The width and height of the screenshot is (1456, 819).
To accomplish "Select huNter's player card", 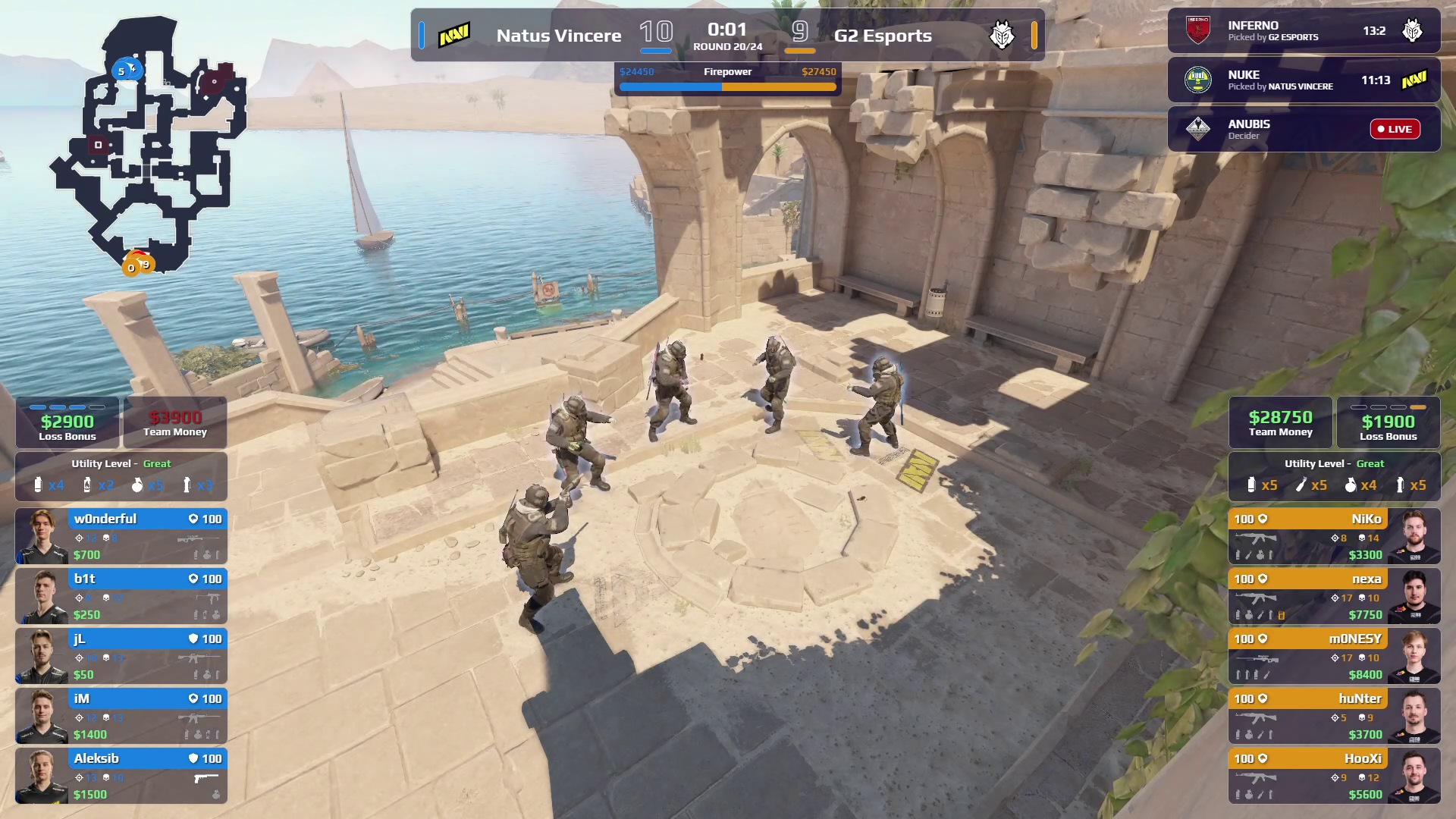I will (1333, 716).
